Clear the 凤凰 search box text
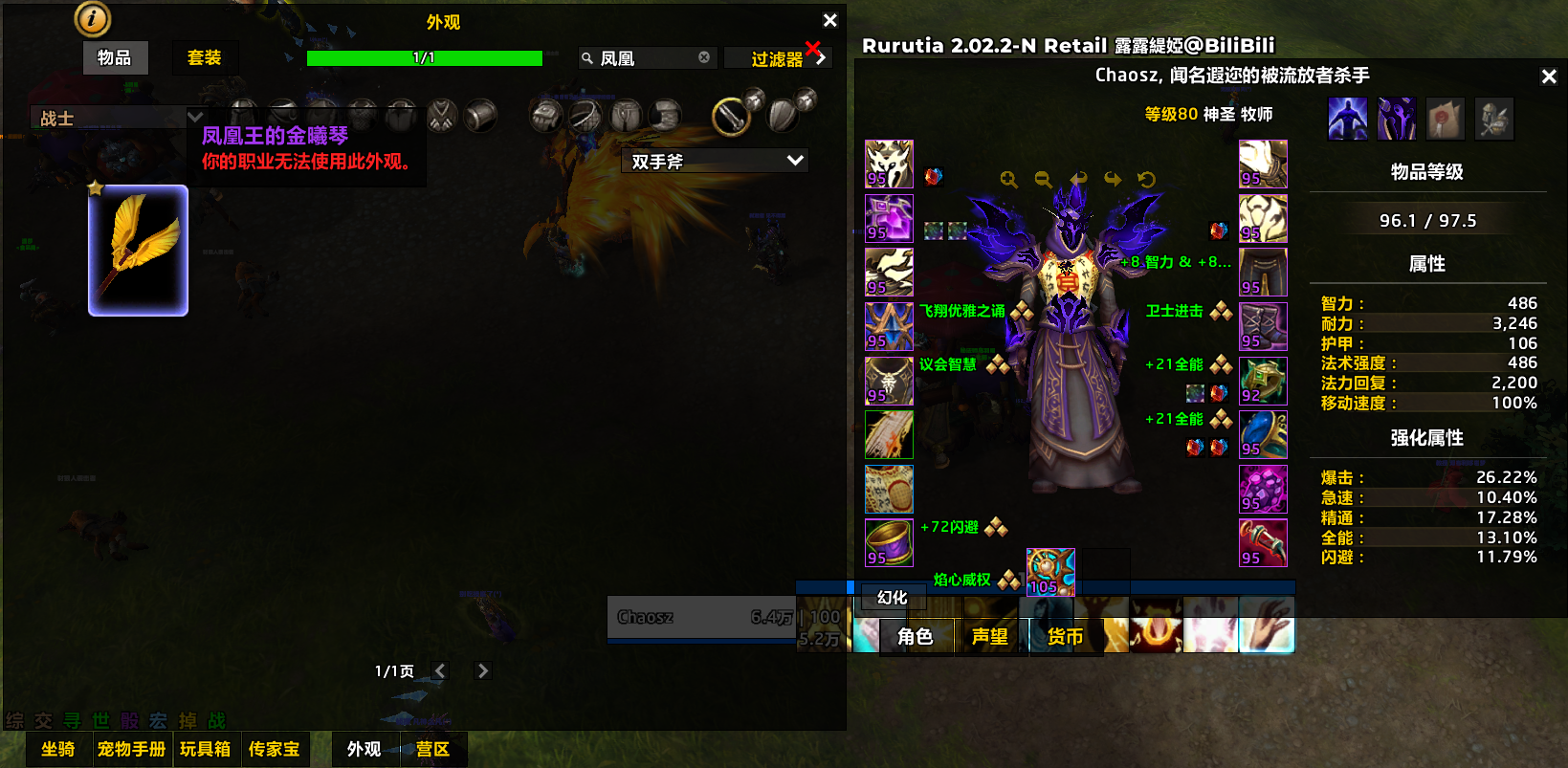Image resolution: width=1568 pixels, height=768 pixels. click(x=704, y=57)
